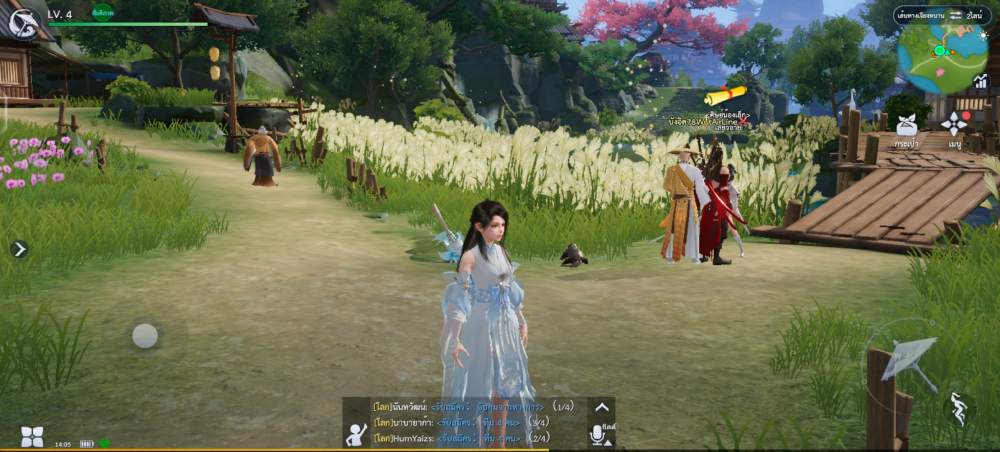The height and width of the screenshot is (452, 1000).
Task: Open the character avatar portrait
Action: pyautogui.click(x=22, y=19)
